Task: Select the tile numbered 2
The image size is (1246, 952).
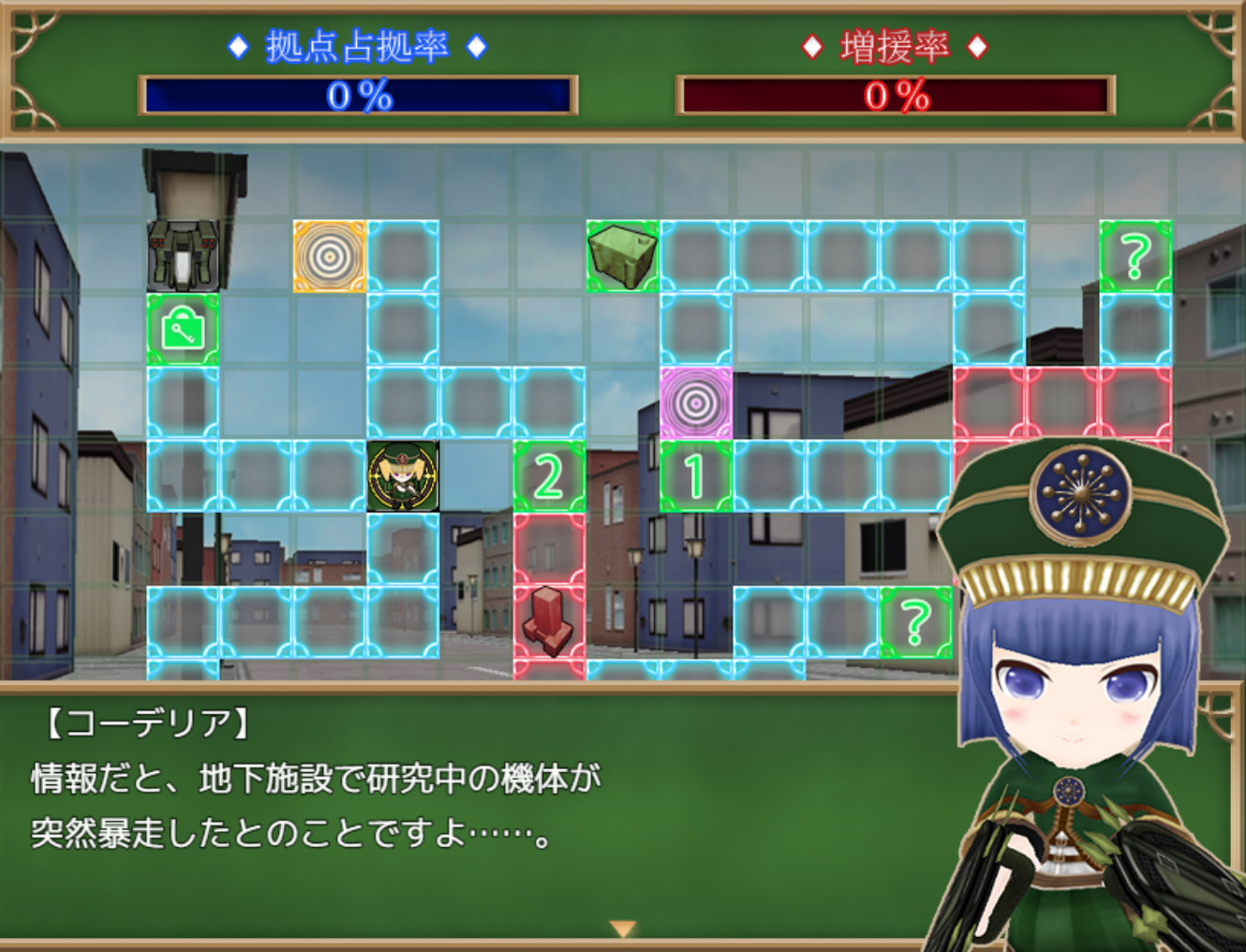Action: (548, 476)
